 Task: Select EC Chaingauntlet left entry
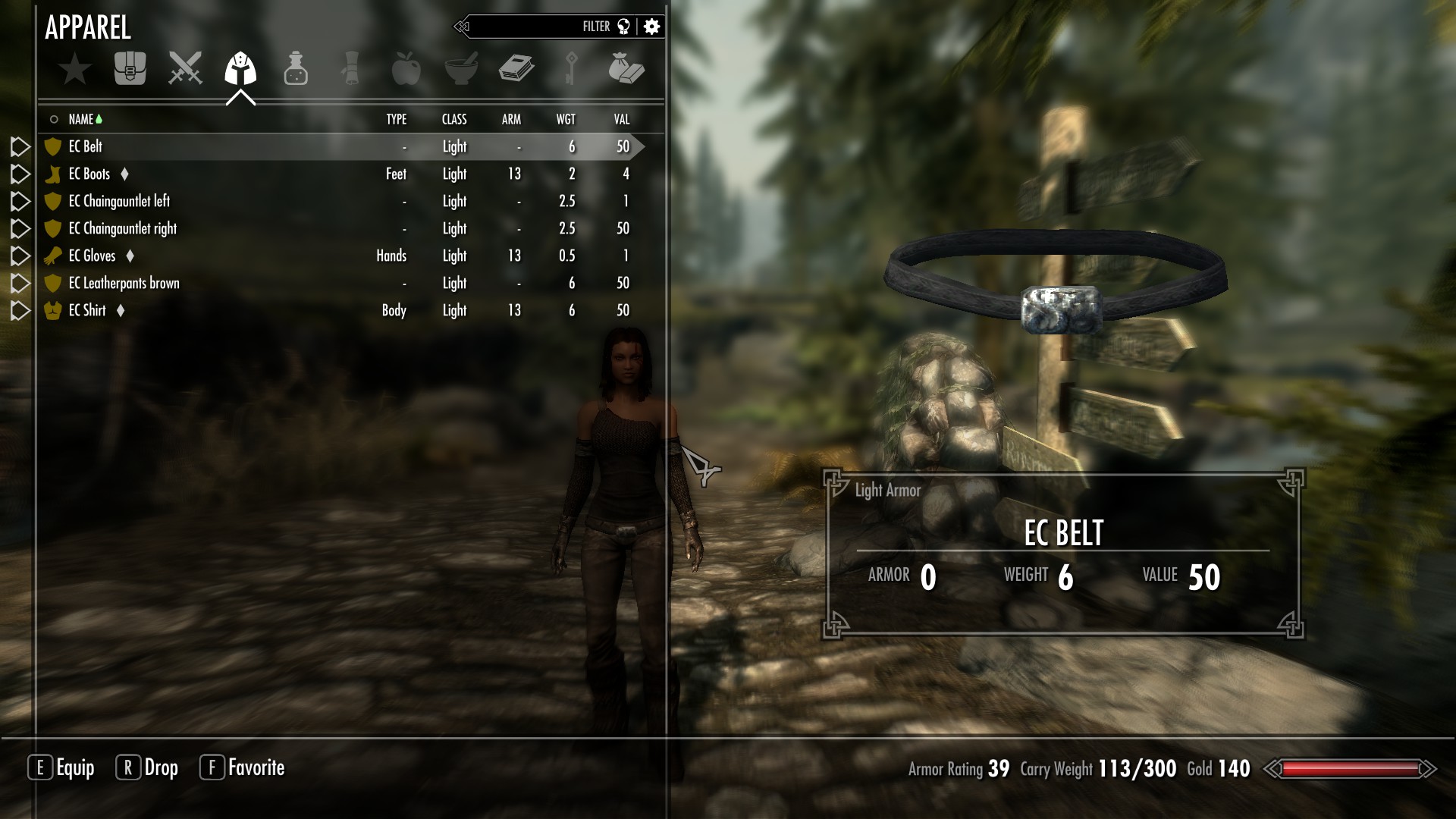(119, 201)
